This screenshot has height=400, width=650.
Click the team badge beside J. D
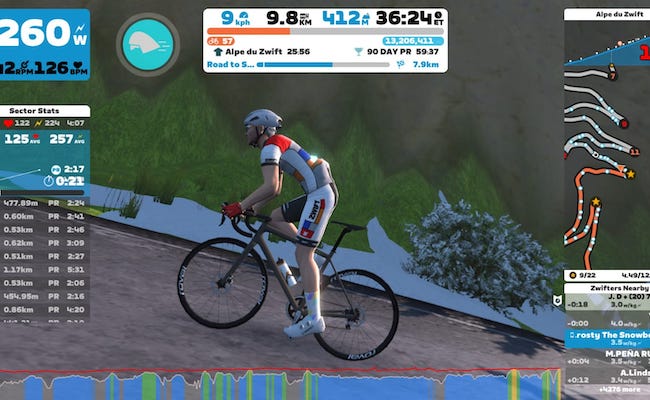(558, 299)
